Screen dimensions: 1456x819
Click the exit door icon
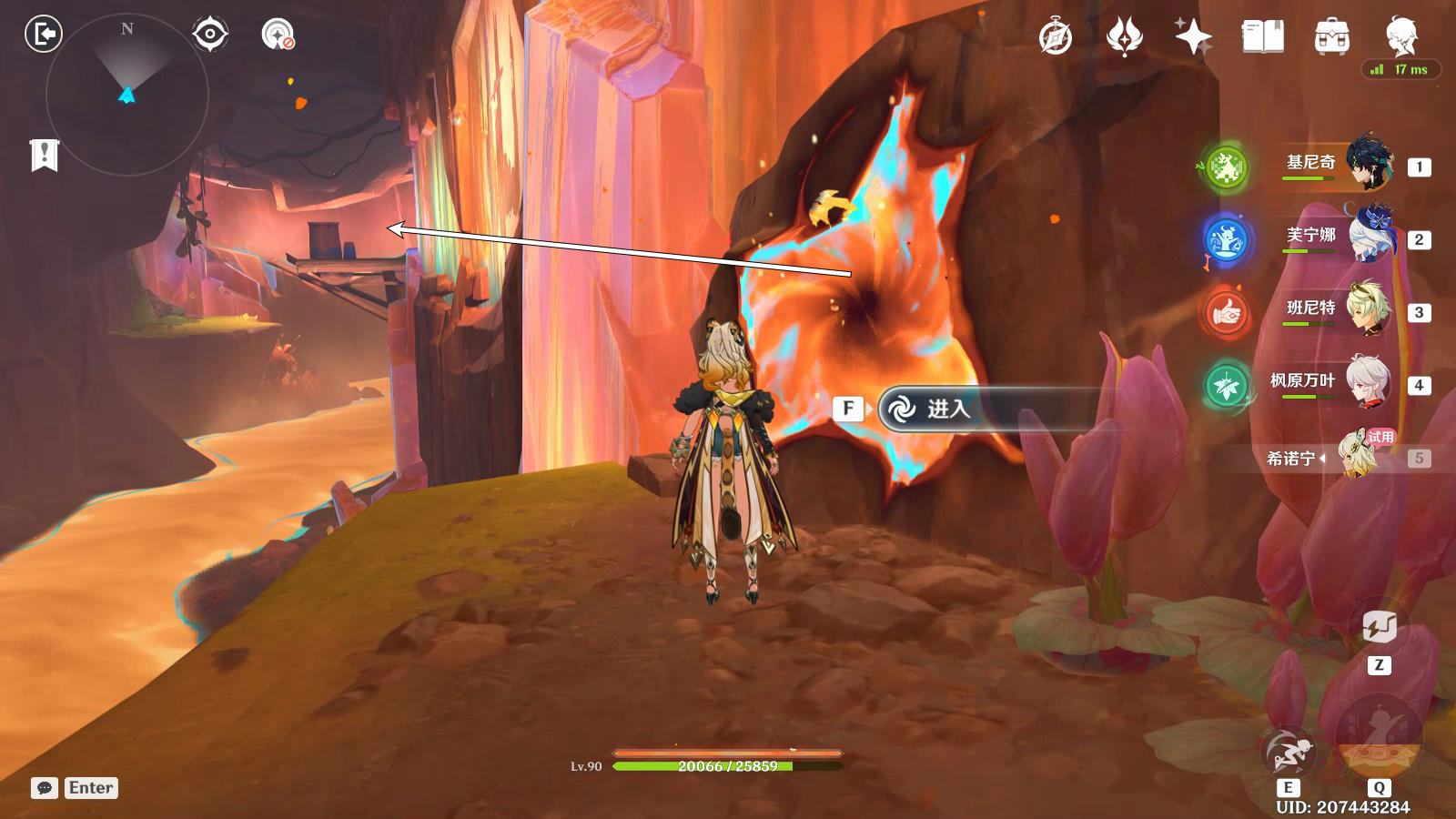pyautogui.click(x=43, y=35)
